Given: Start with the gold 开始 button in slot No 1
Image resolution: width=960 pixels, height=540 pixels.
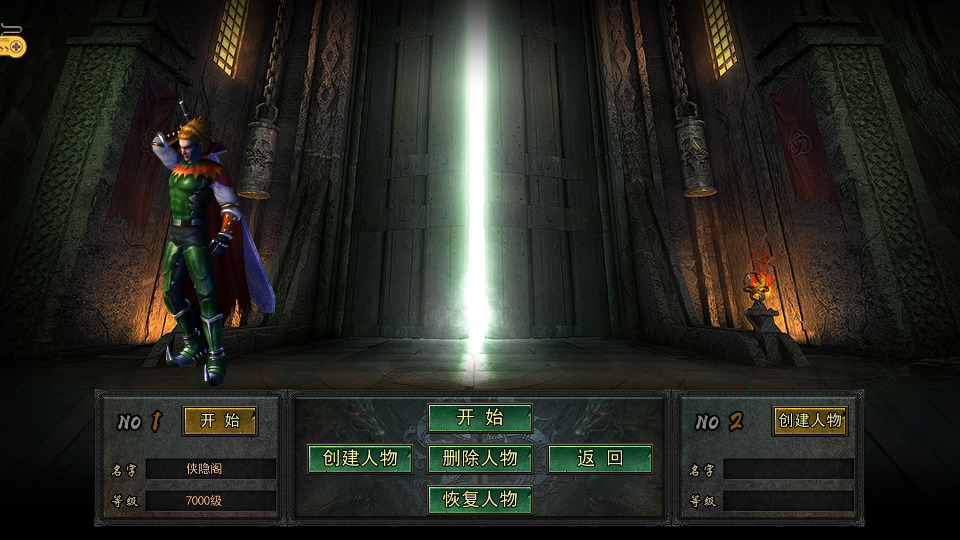Looking at the screenshot, I should coord(220,421).
